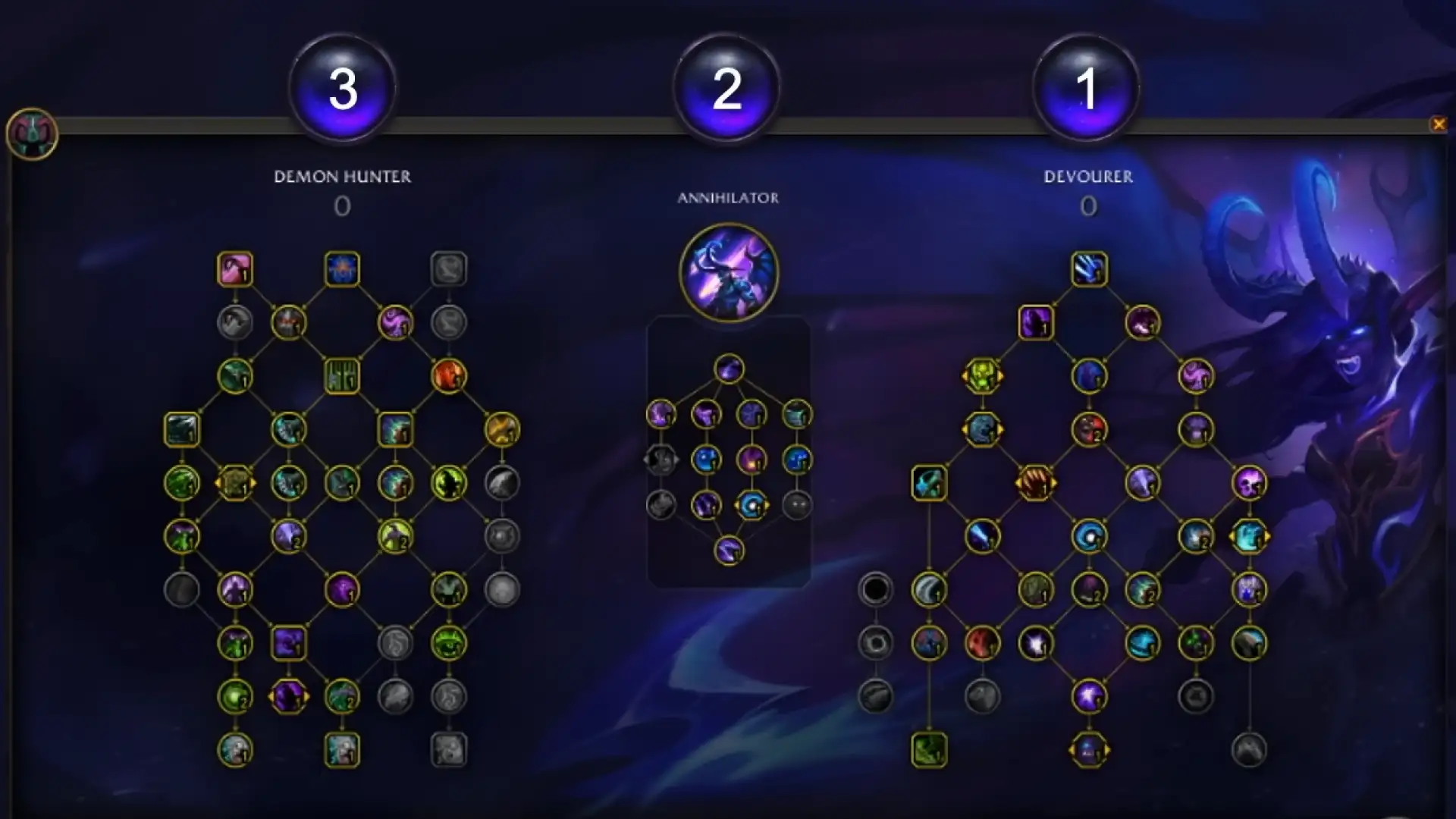This screenshot has width=1456, height=819.
Task: Select the blue claw talent atop the Devourer tree
Action: click(x=1088, y=270)
